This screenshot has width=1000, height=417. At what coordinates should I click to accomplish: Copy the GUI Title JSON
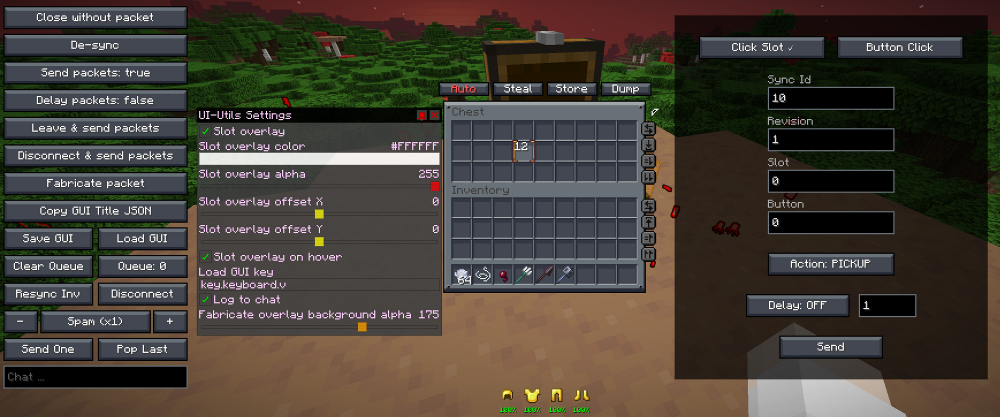tap(95, 211)
